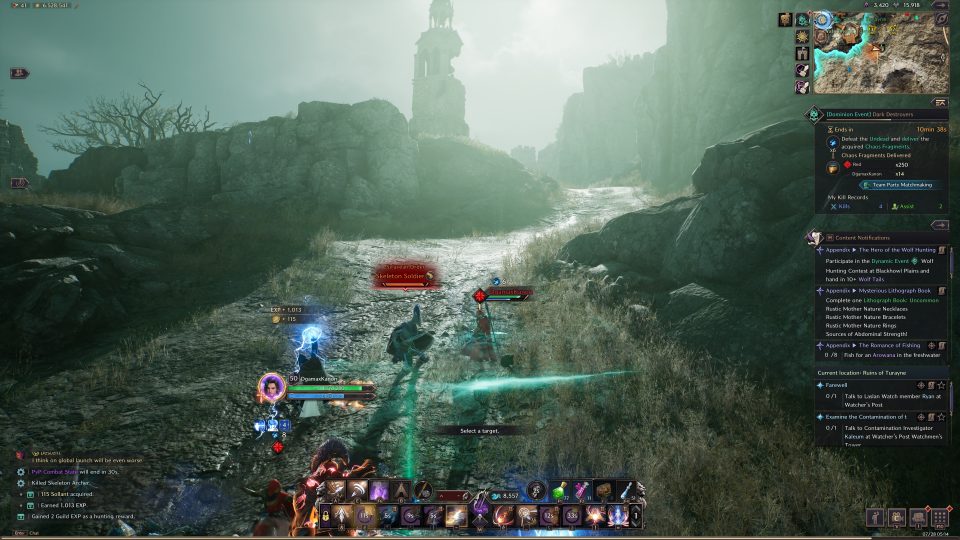Open The Hero of the Wolf Hunting quest
This screenshot has width=960, height=540.
tap(880, 249)
